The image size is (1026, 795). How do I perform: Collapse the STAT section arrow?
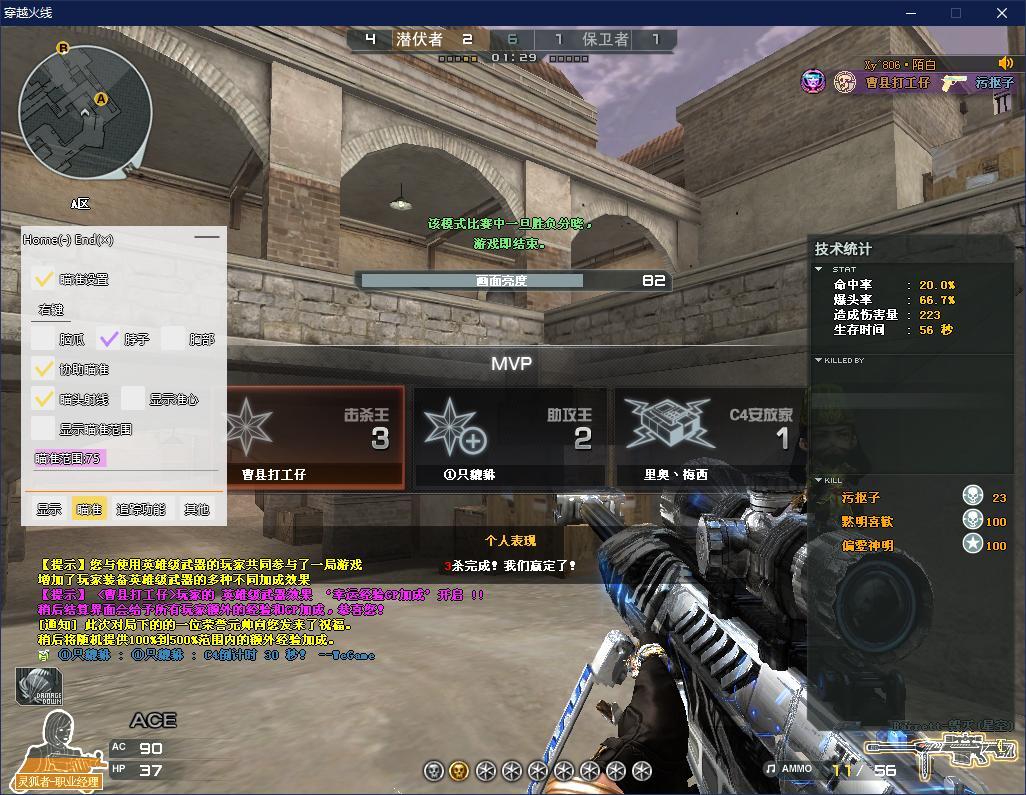coord(819,269)
